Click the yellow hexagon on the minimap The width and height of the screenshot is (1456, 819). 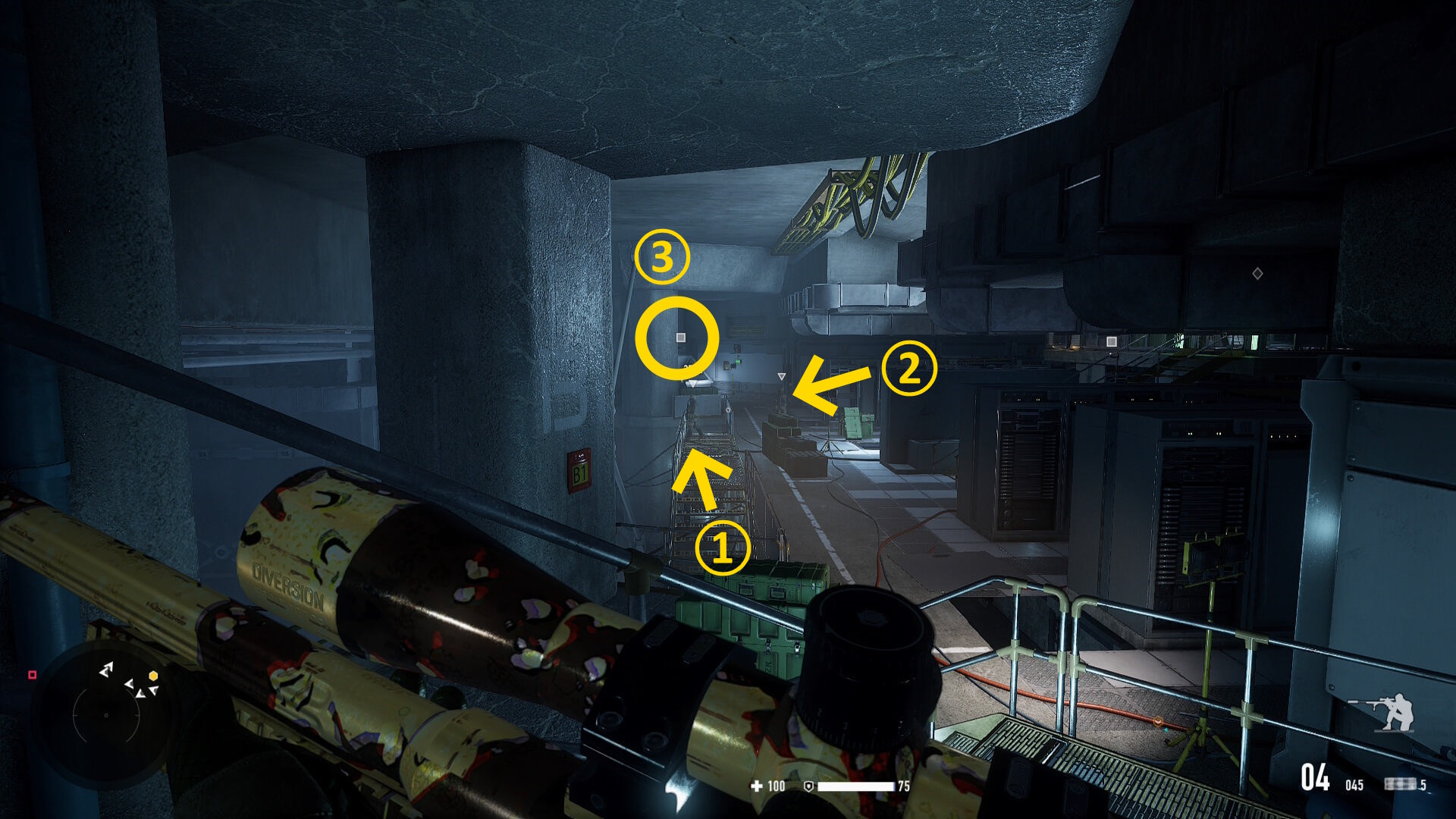[x=153, y=676]
